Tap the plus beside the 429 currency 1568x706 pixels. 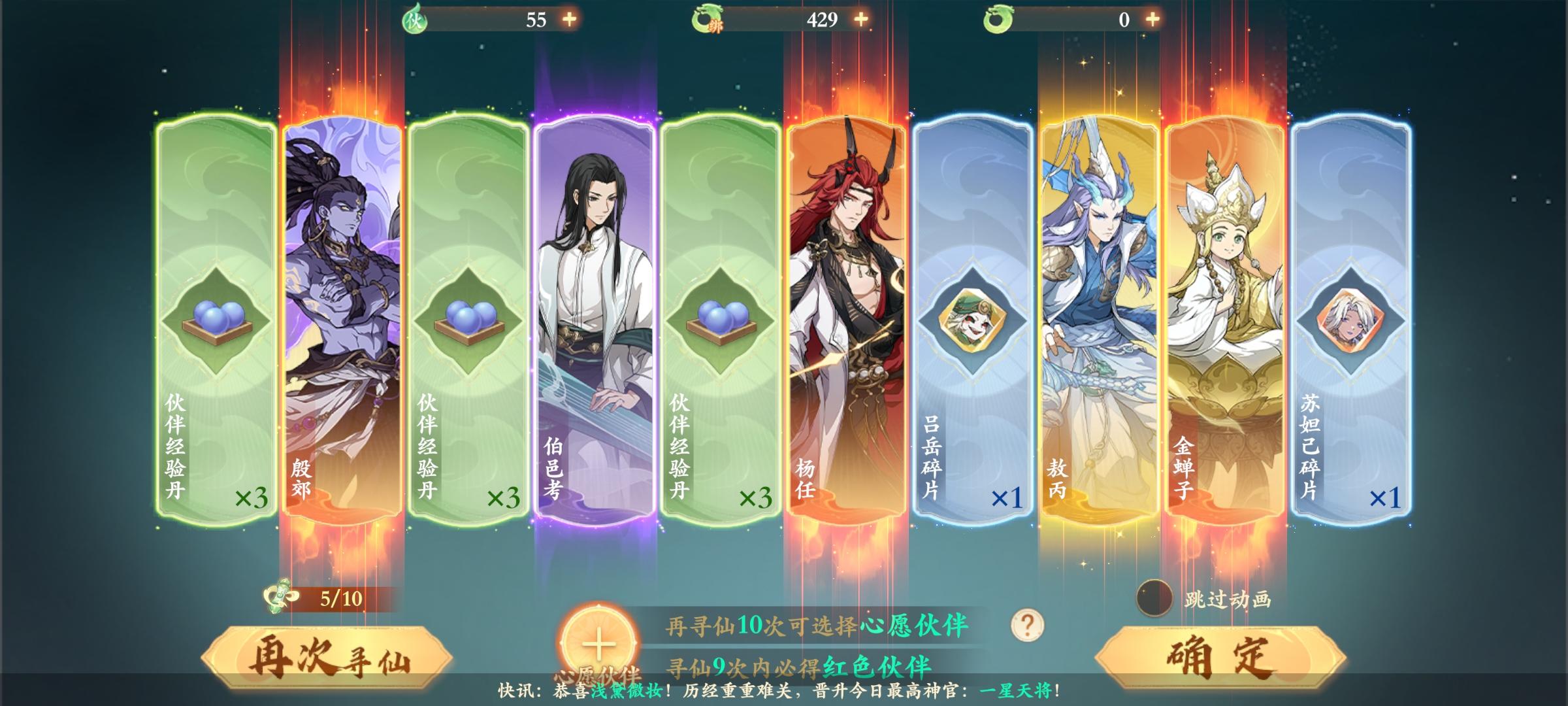pos(861,21)
